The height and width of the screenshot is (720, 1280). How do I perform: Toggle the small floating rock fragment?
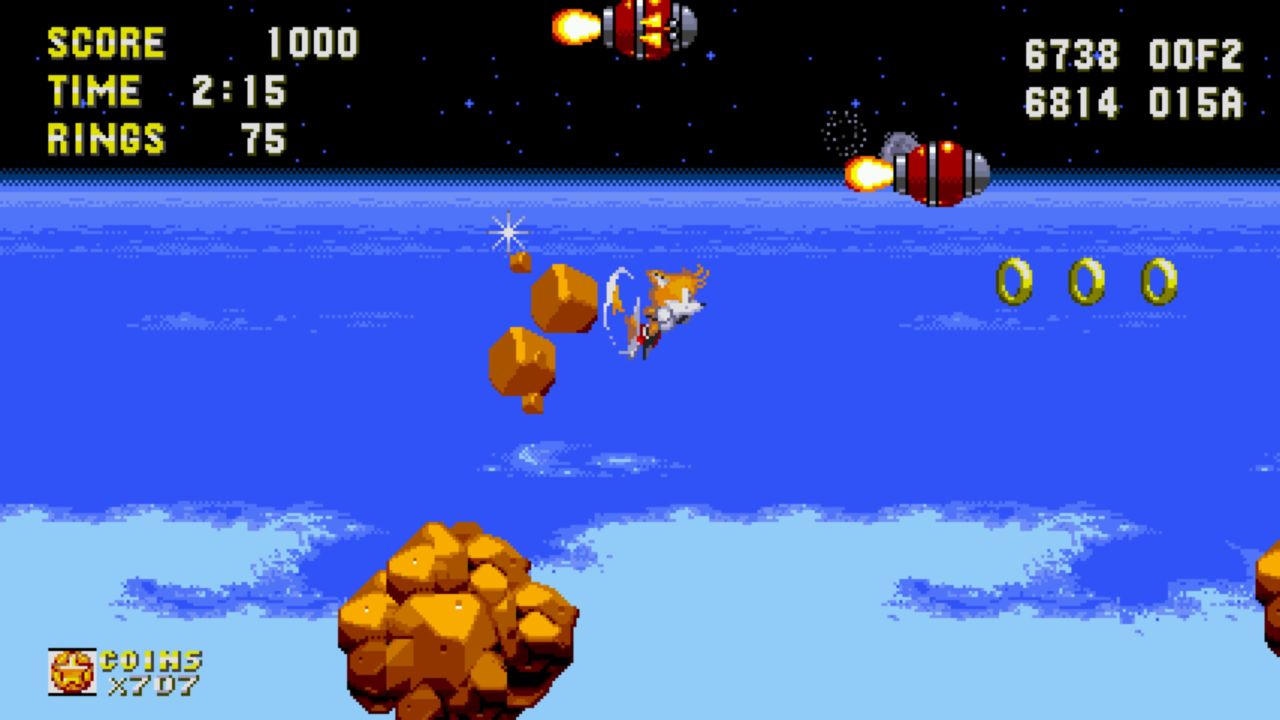coord(519,264)
